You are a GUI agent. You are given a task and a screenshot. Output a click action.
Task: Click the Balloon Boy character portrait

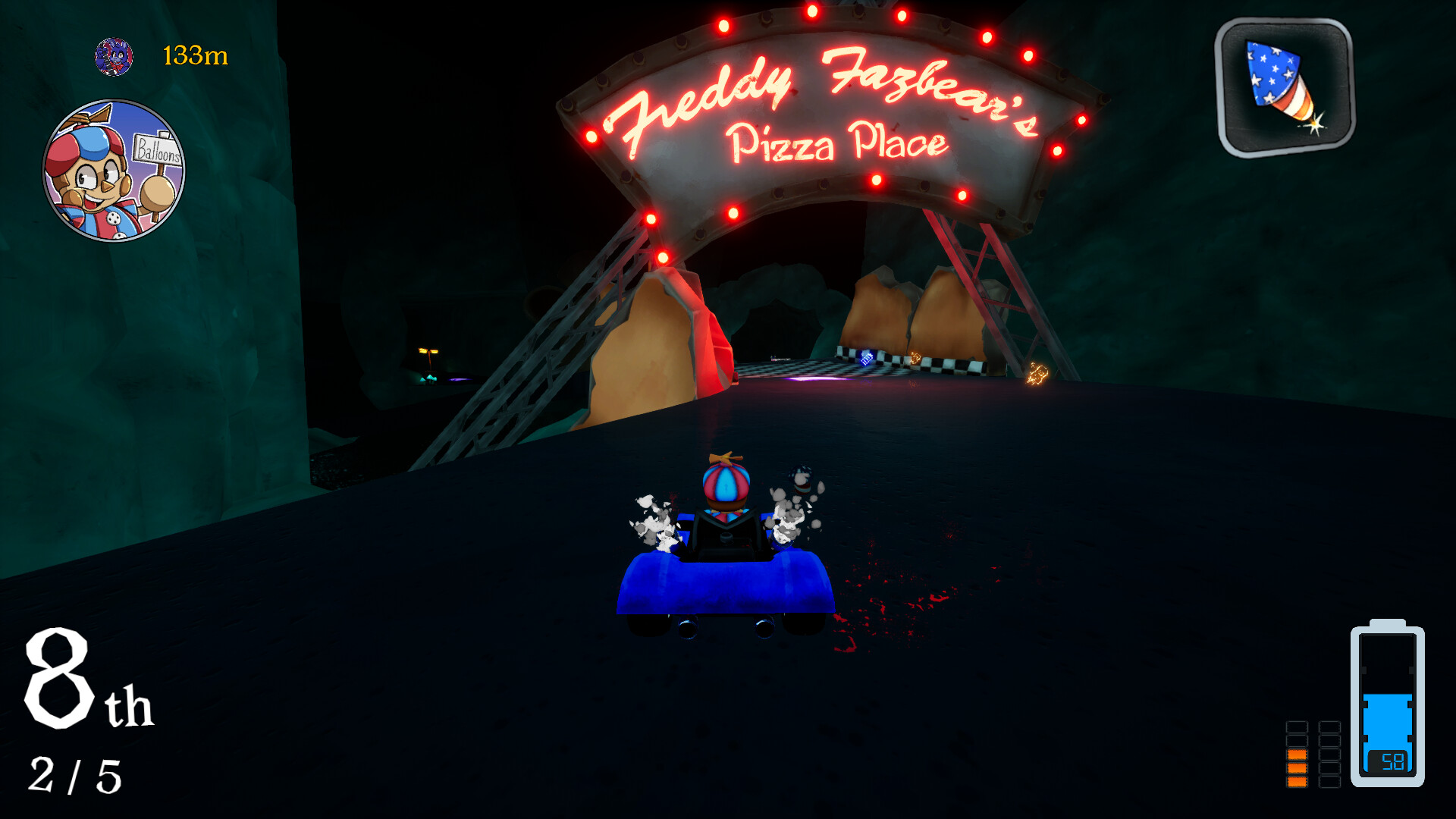click(114, 168)
